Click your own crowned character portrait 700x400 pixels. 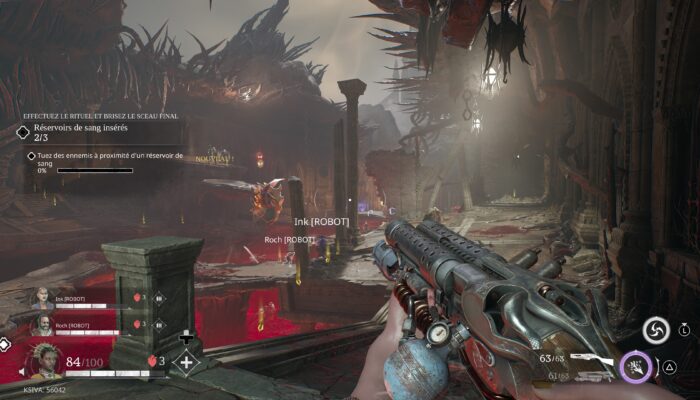click(44, 361)
